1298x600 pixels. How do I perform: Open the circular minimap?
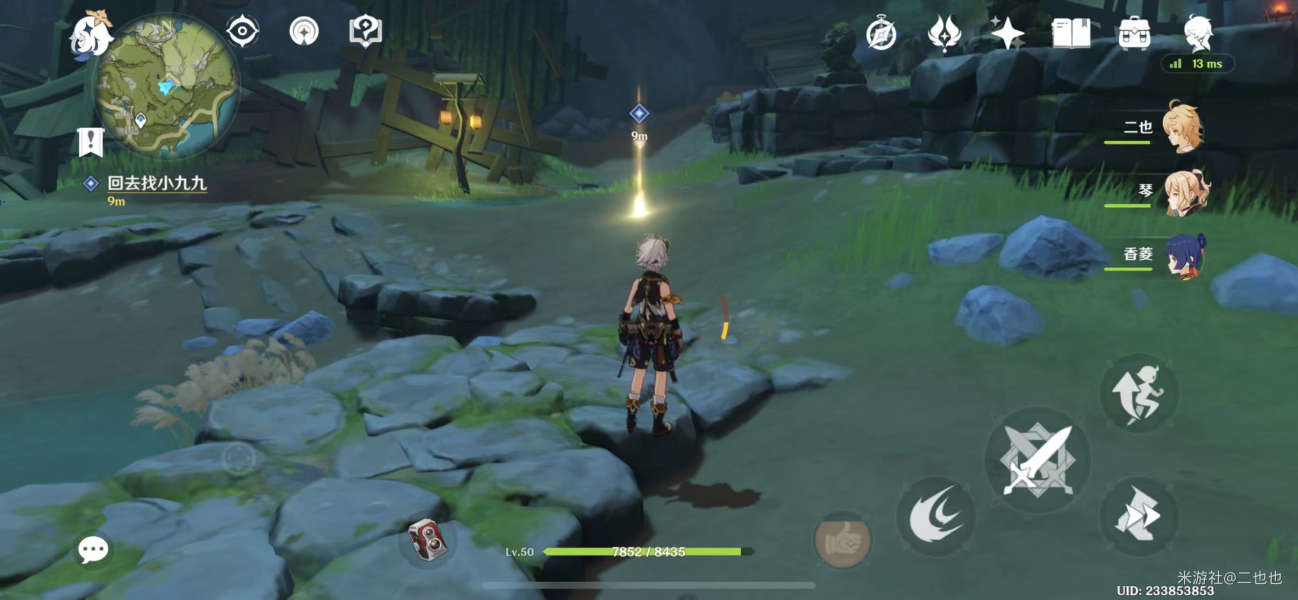pos(168,88)
